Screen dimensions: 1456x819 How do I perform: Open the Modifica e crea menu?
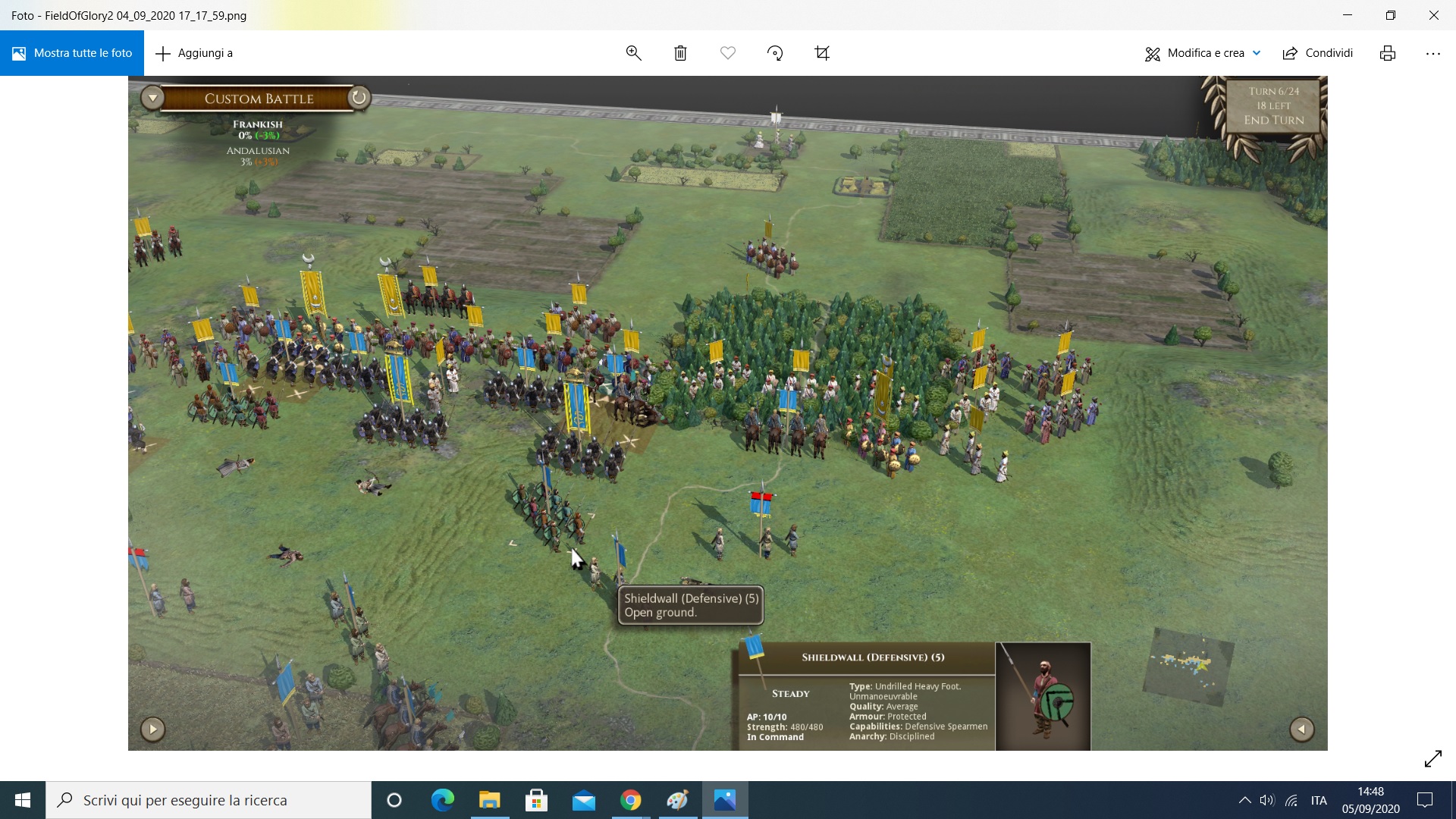pos(1203,53)
